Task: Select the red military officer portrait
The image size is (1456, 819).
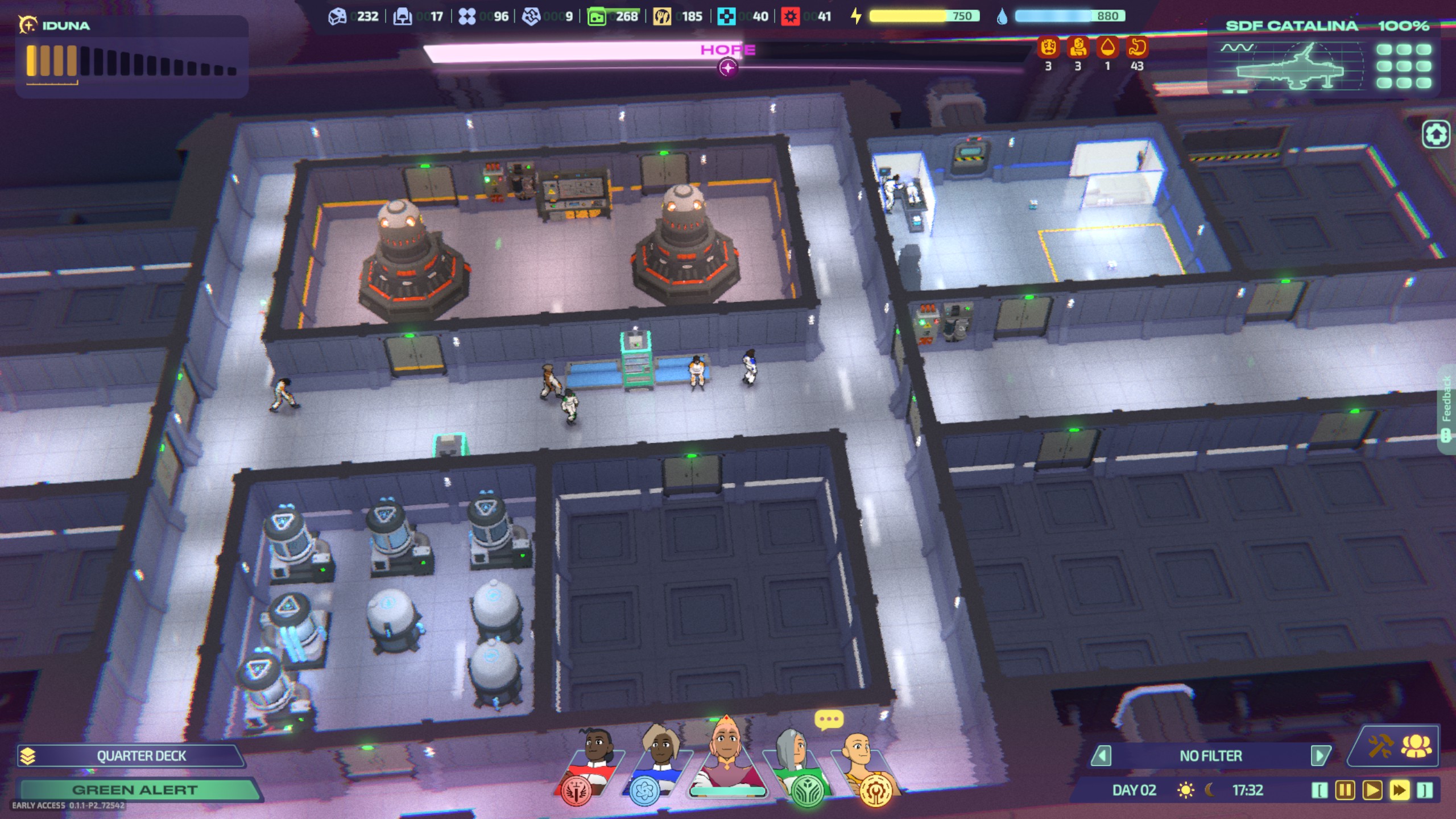Action: click(591, 765)
